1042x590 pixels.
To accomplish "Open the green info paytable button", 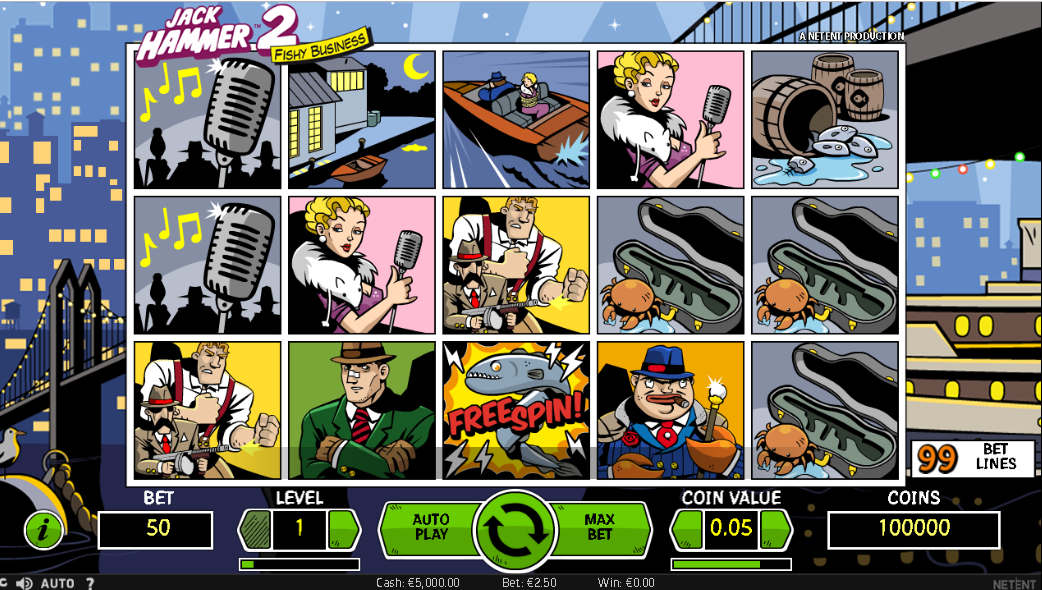I will (x=43, y=530).
